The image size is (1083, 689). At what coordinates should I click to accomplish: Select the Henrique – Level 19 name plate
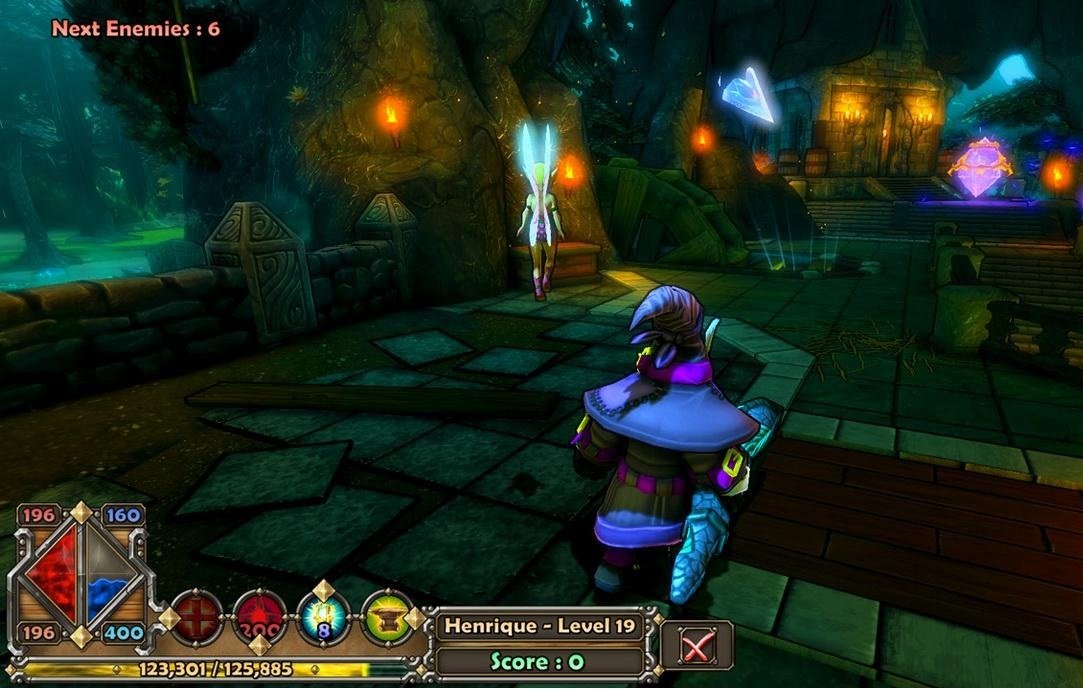point(541,627)
